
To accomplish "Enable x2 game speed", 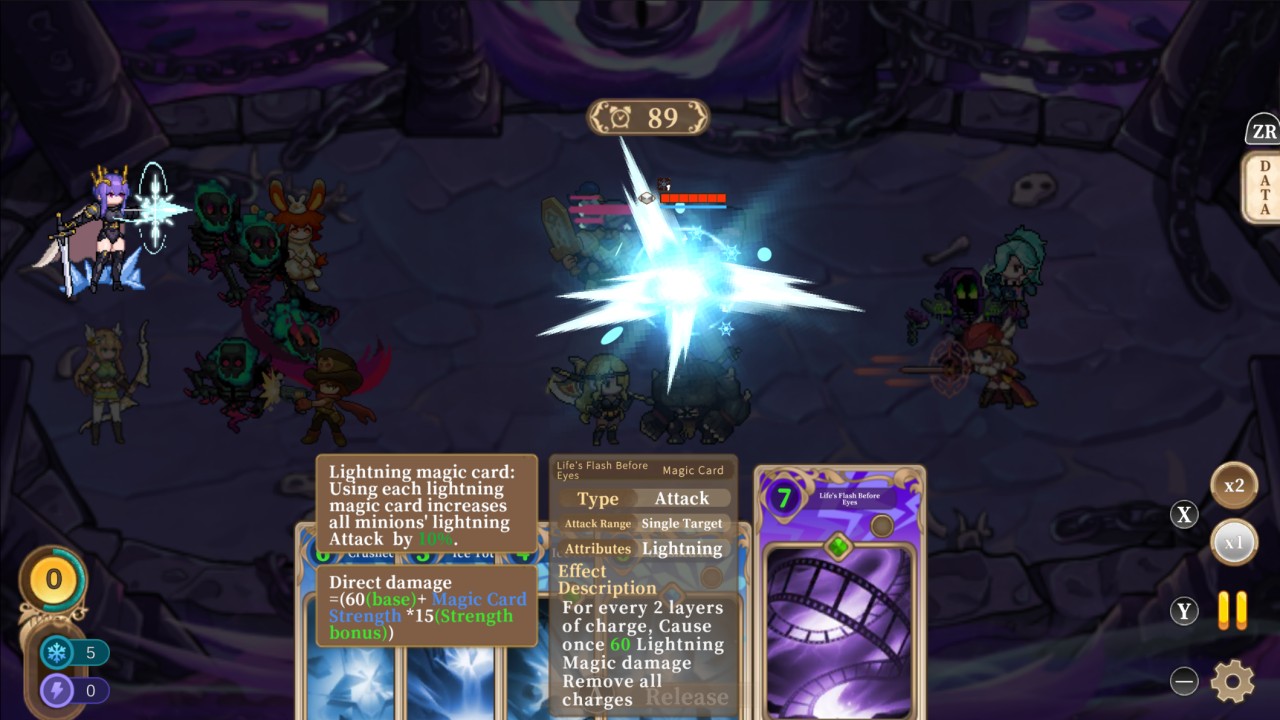I will 1235,487.
